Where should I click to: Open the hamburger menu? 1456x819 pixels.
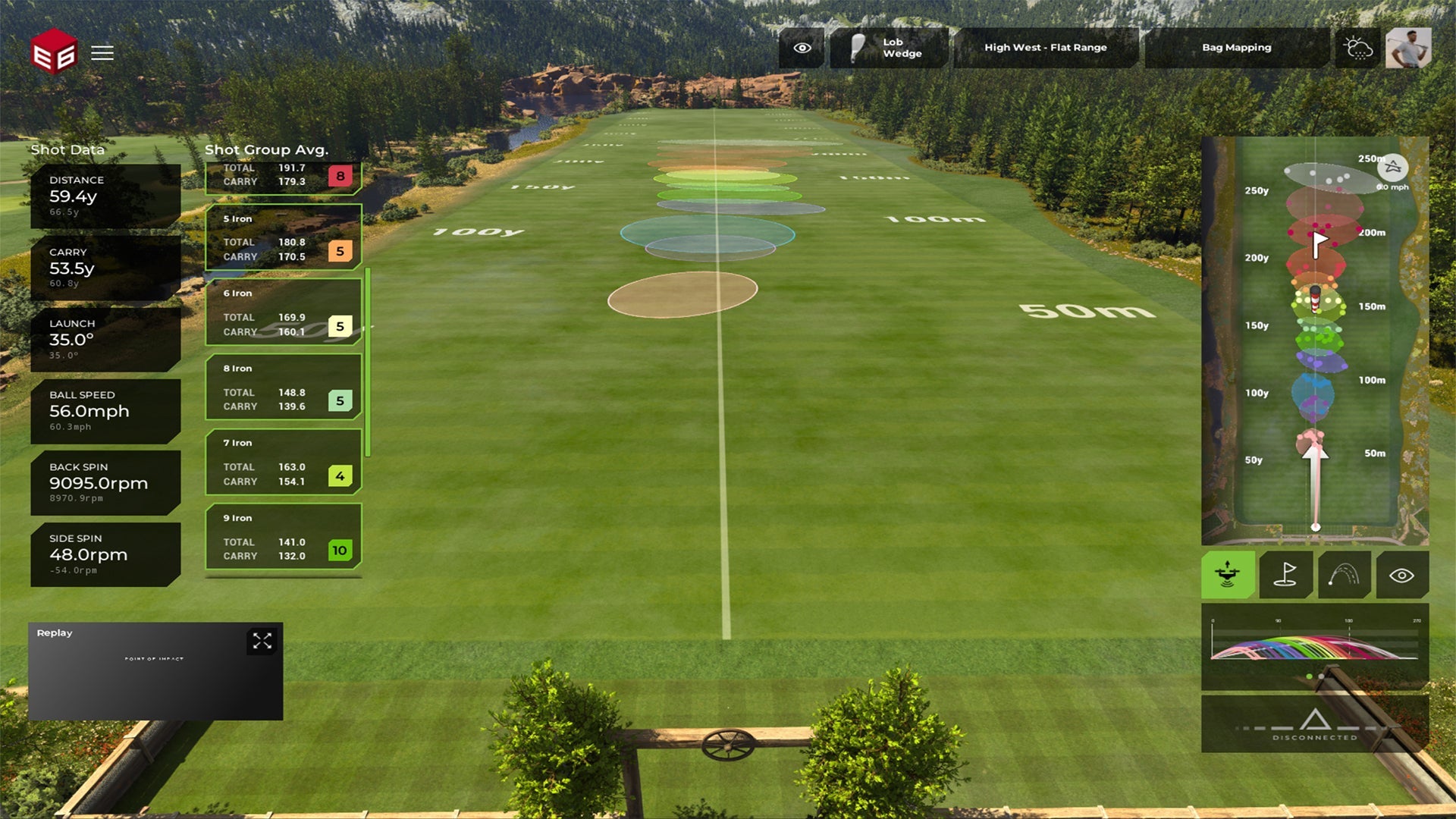[x=102, y=53]
